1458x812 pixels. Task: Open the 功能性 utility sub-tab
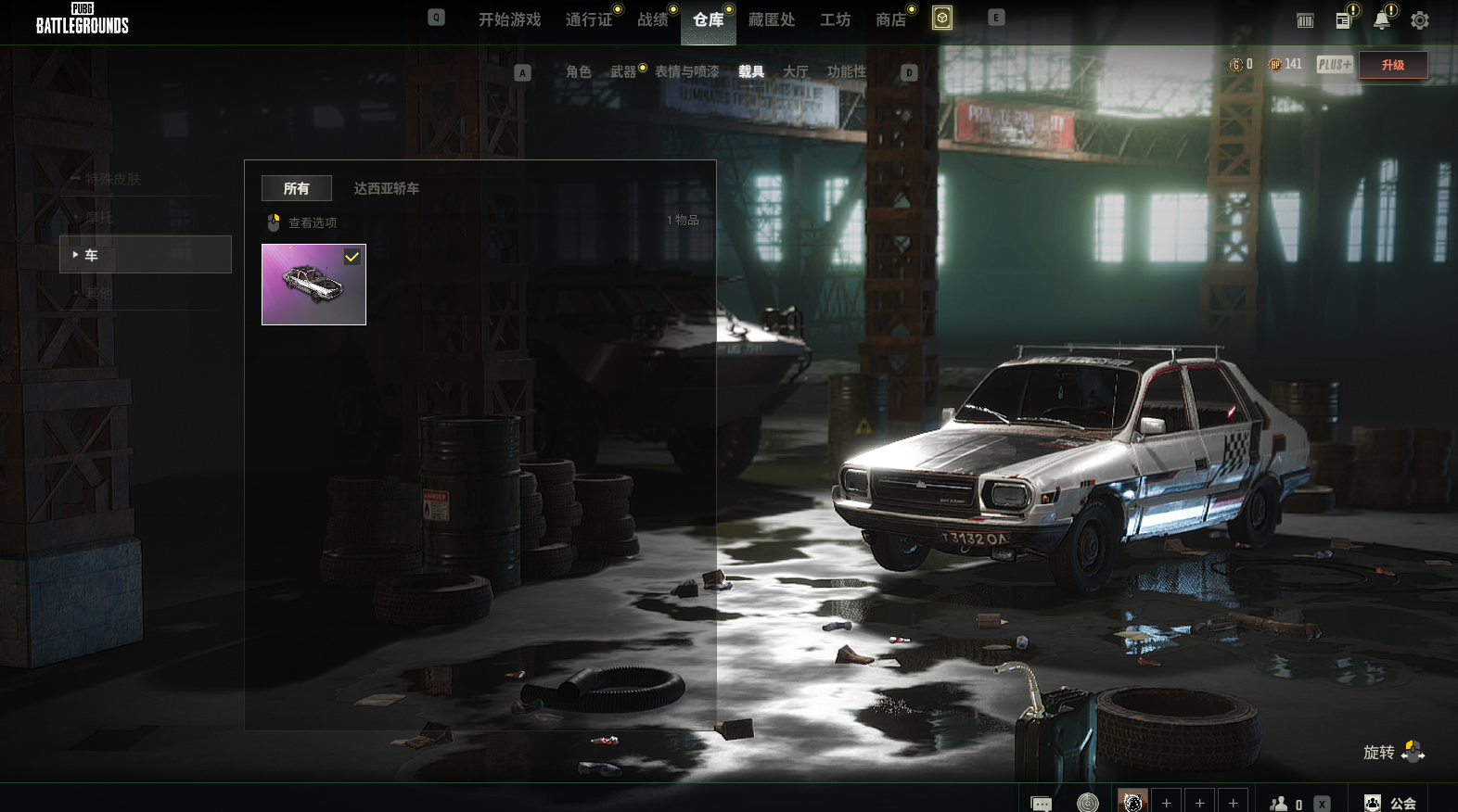(x=846, y=71)
